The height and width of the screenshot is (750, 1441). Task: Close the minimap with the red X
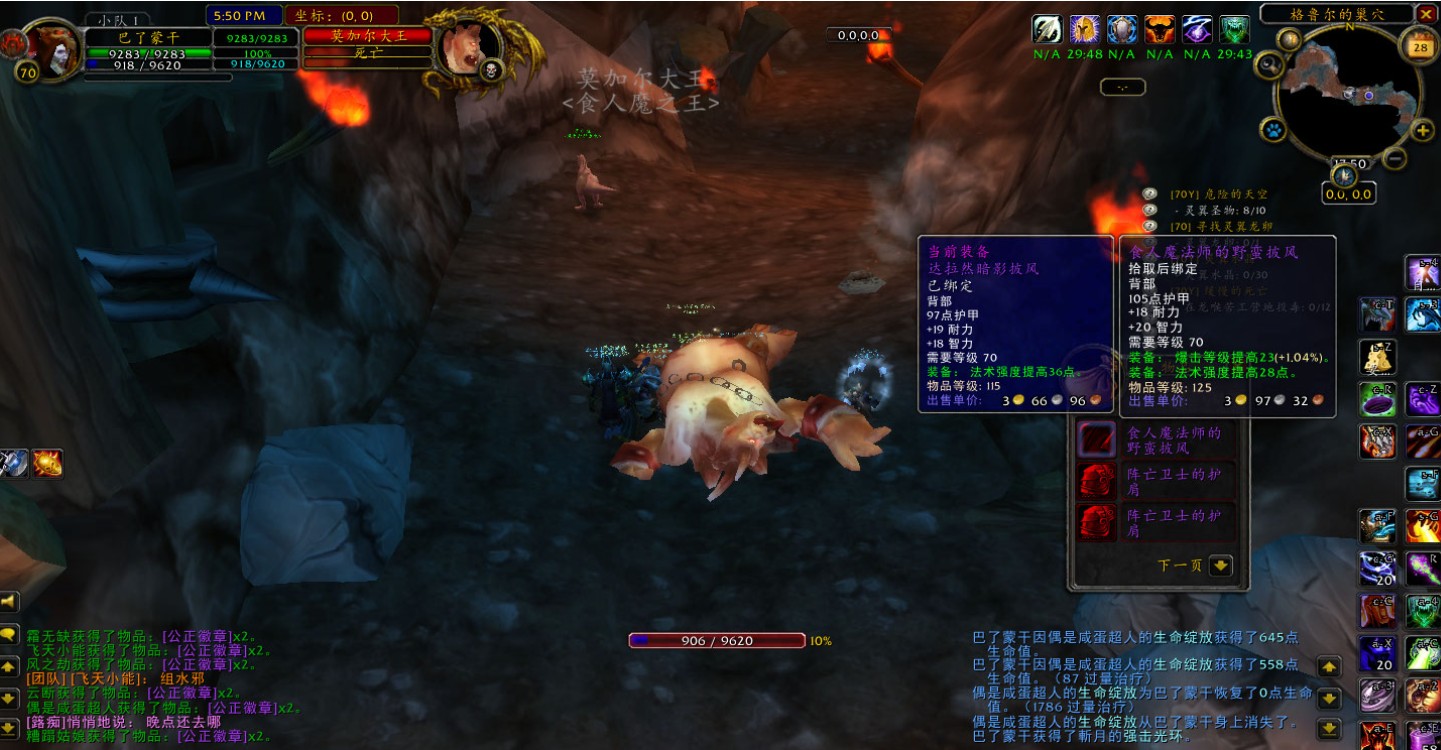point(1426,14)
